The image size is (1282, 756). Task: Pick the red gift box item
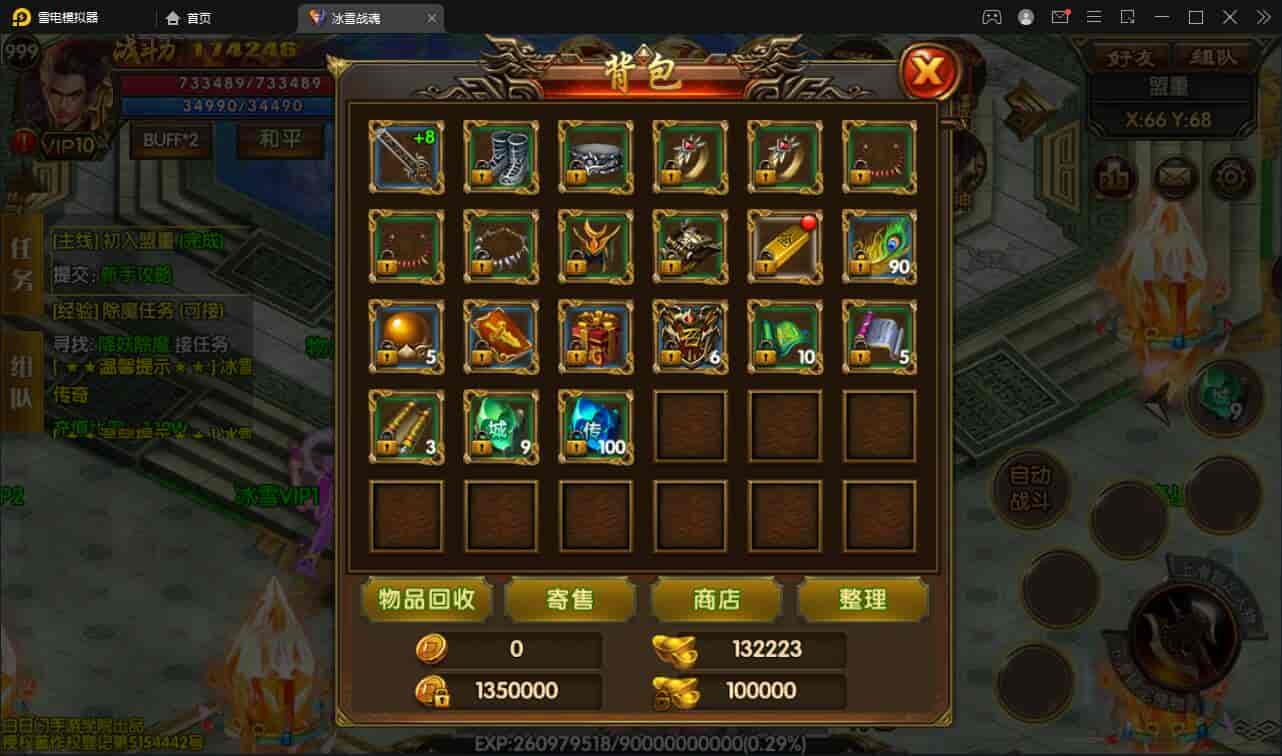pyautogui.click(x=596, y=336)
